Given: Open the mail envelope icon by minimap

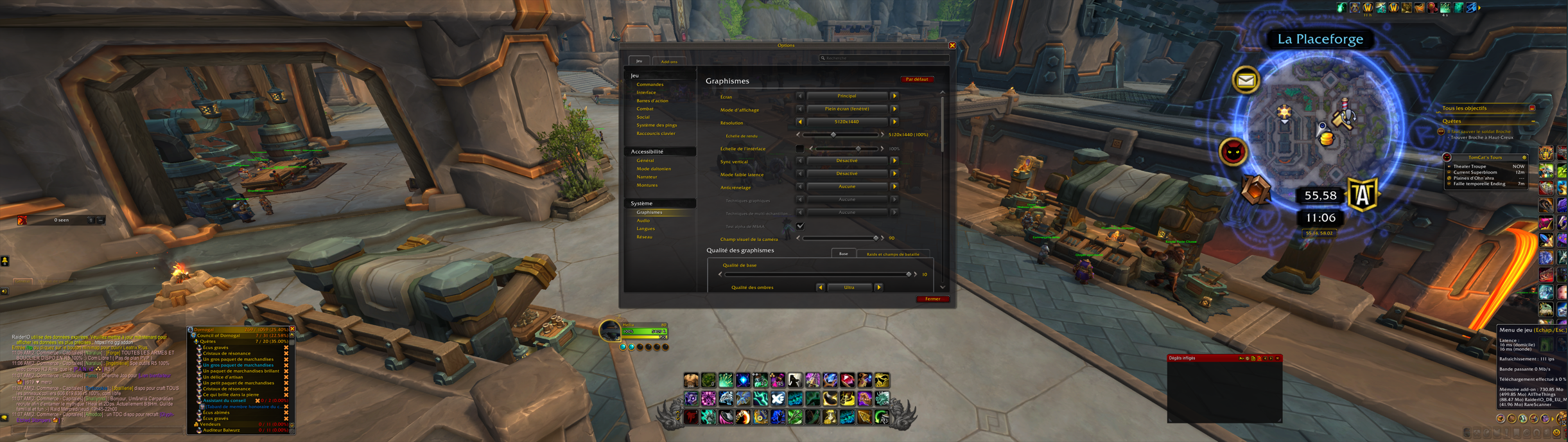Looking at the screenshot, I should pos(1246,80).
